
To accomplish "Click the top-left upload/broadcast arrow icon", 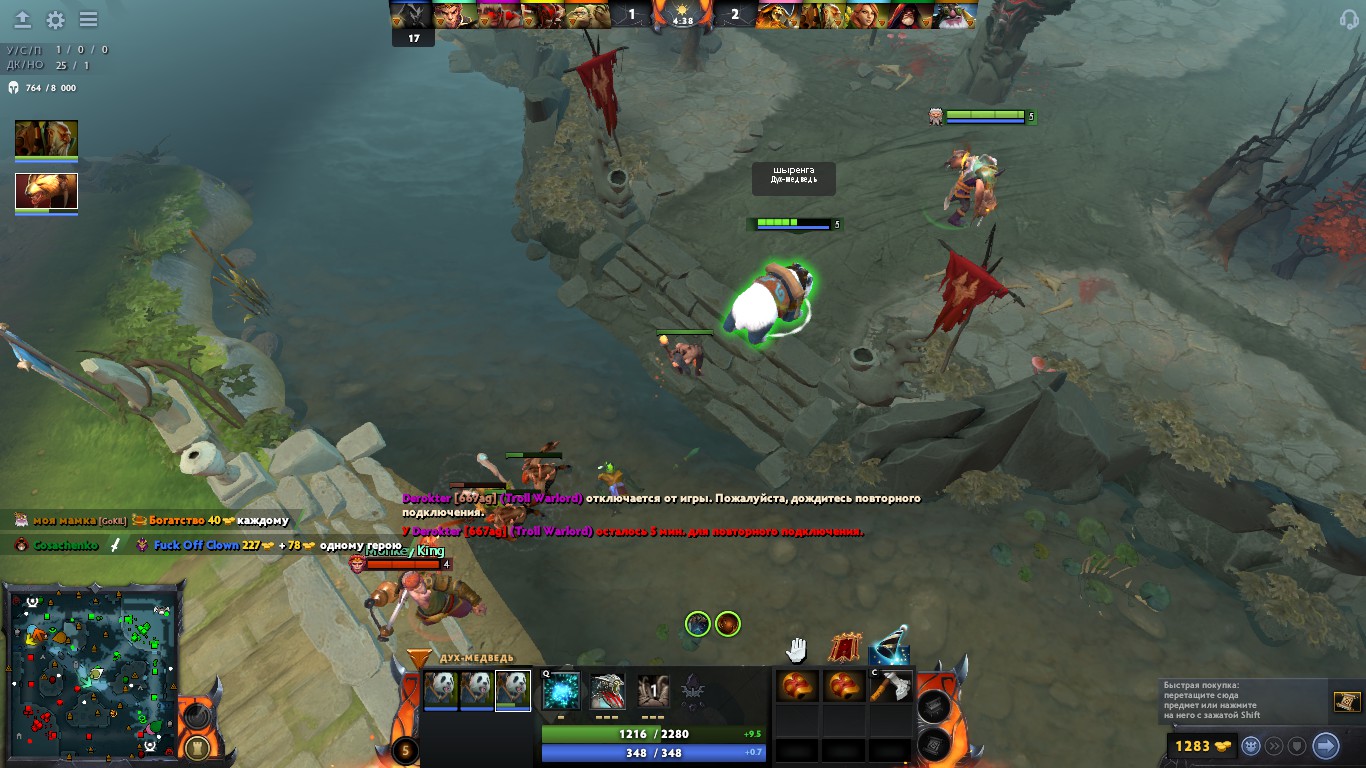I will pyautogui.click(x=22, y=19).
